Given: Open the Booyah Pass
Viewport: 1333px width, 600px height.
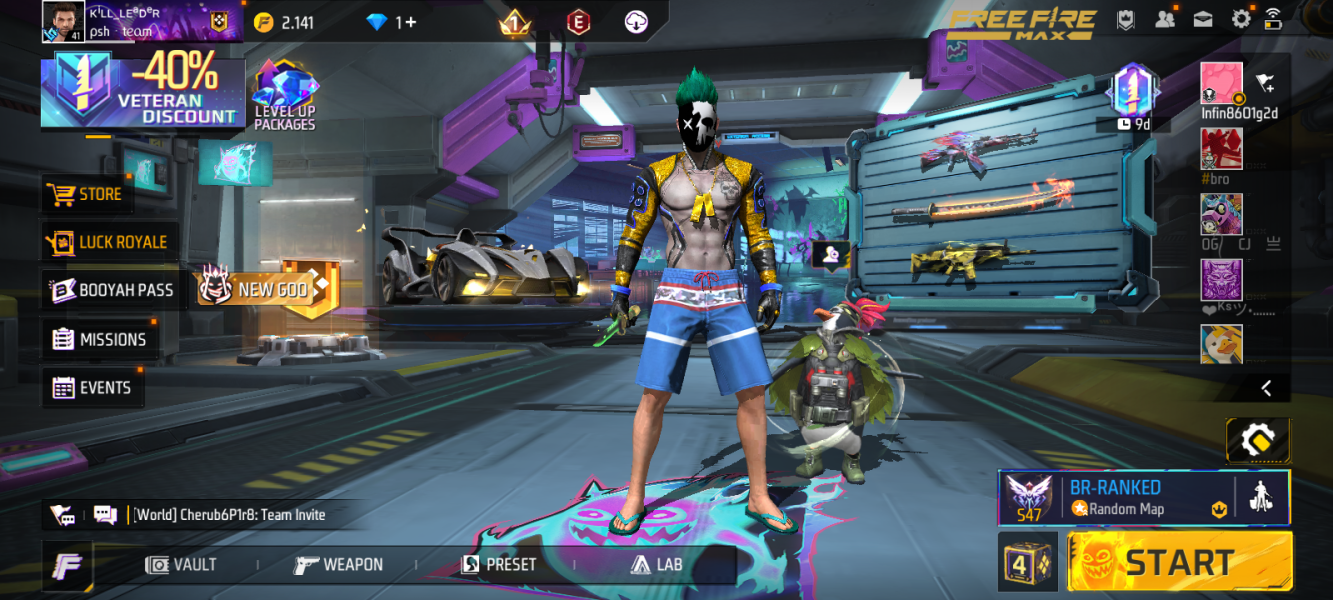Looking at the screenshot, I should coord(113,290).
